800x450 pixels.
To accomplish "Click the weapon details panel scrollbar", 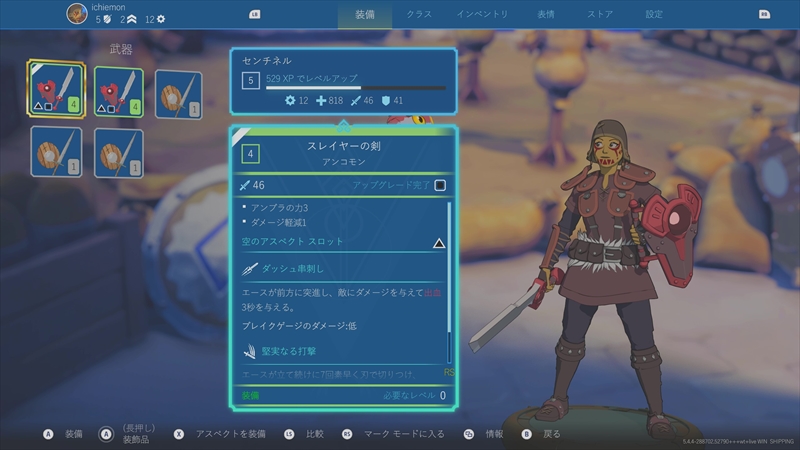I will coord(449,280).
